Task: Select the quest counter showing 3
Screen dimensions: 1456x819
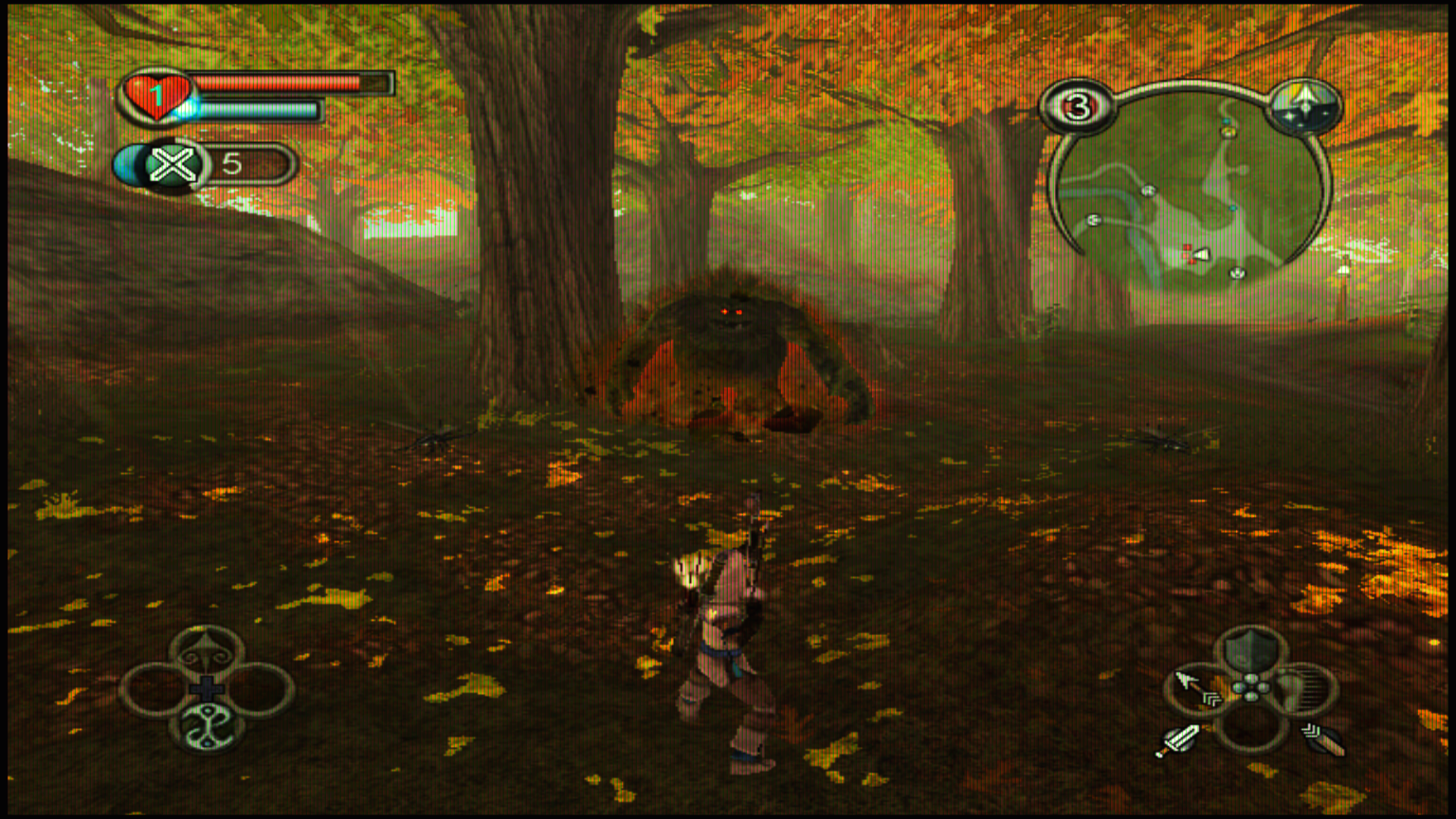Action: (x=1077, y=107)
